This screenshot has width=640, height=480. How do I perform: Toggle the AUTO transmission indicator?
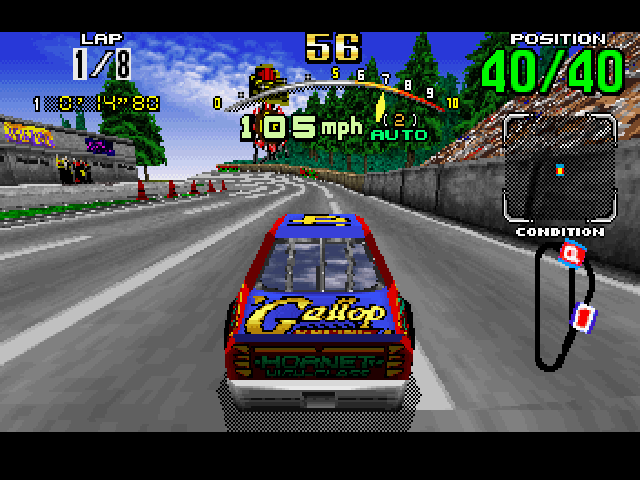(x=399, y=134)
